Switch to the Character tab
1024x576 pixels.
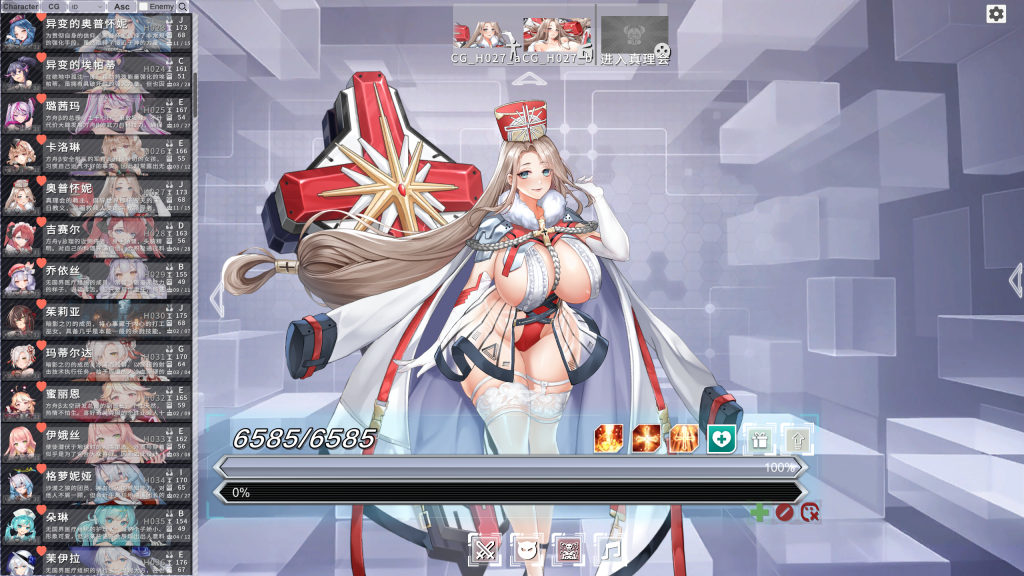point(20,6)
